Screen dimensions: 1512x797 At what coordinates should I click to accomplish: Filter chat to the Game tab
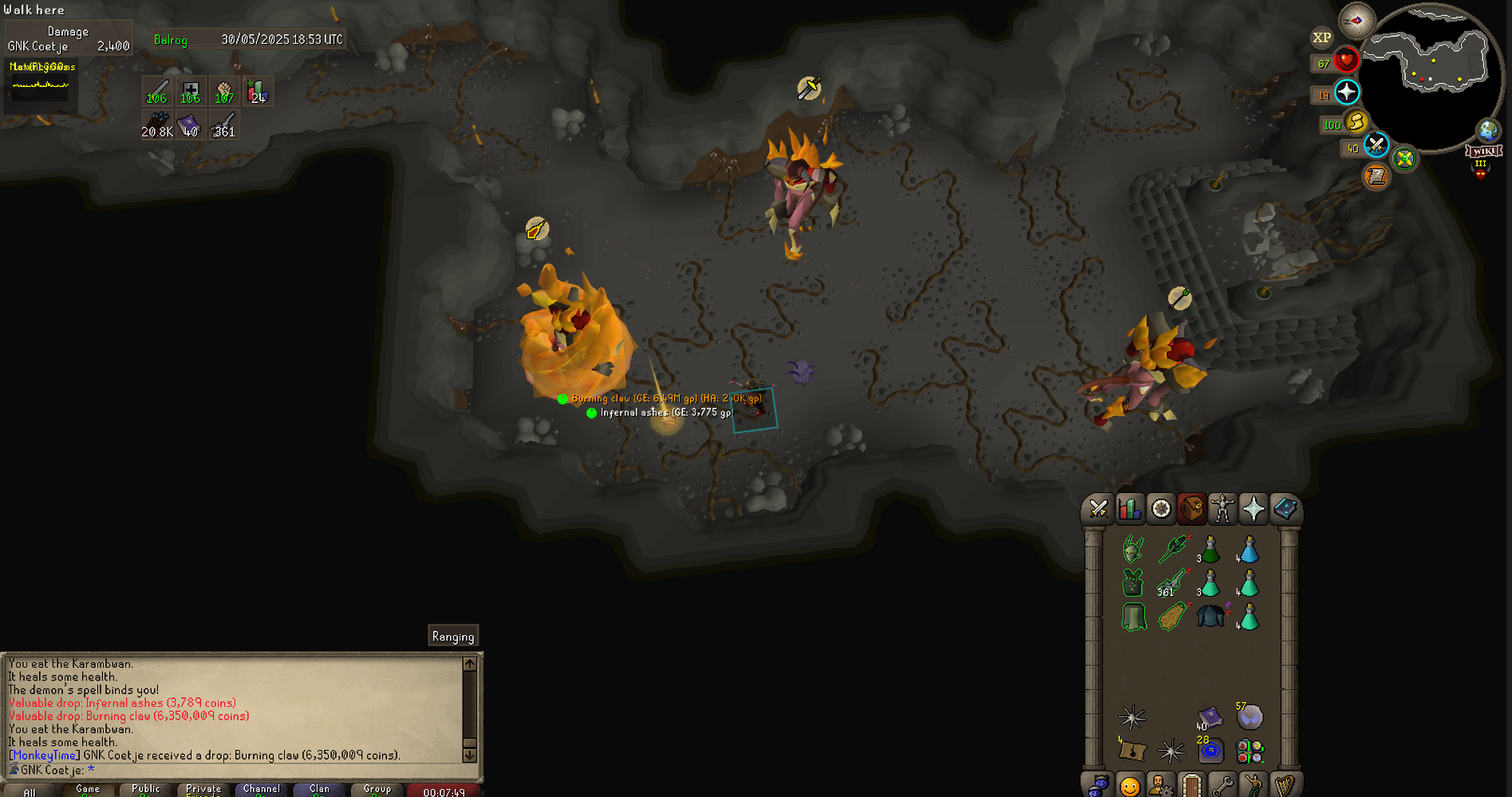88,790
